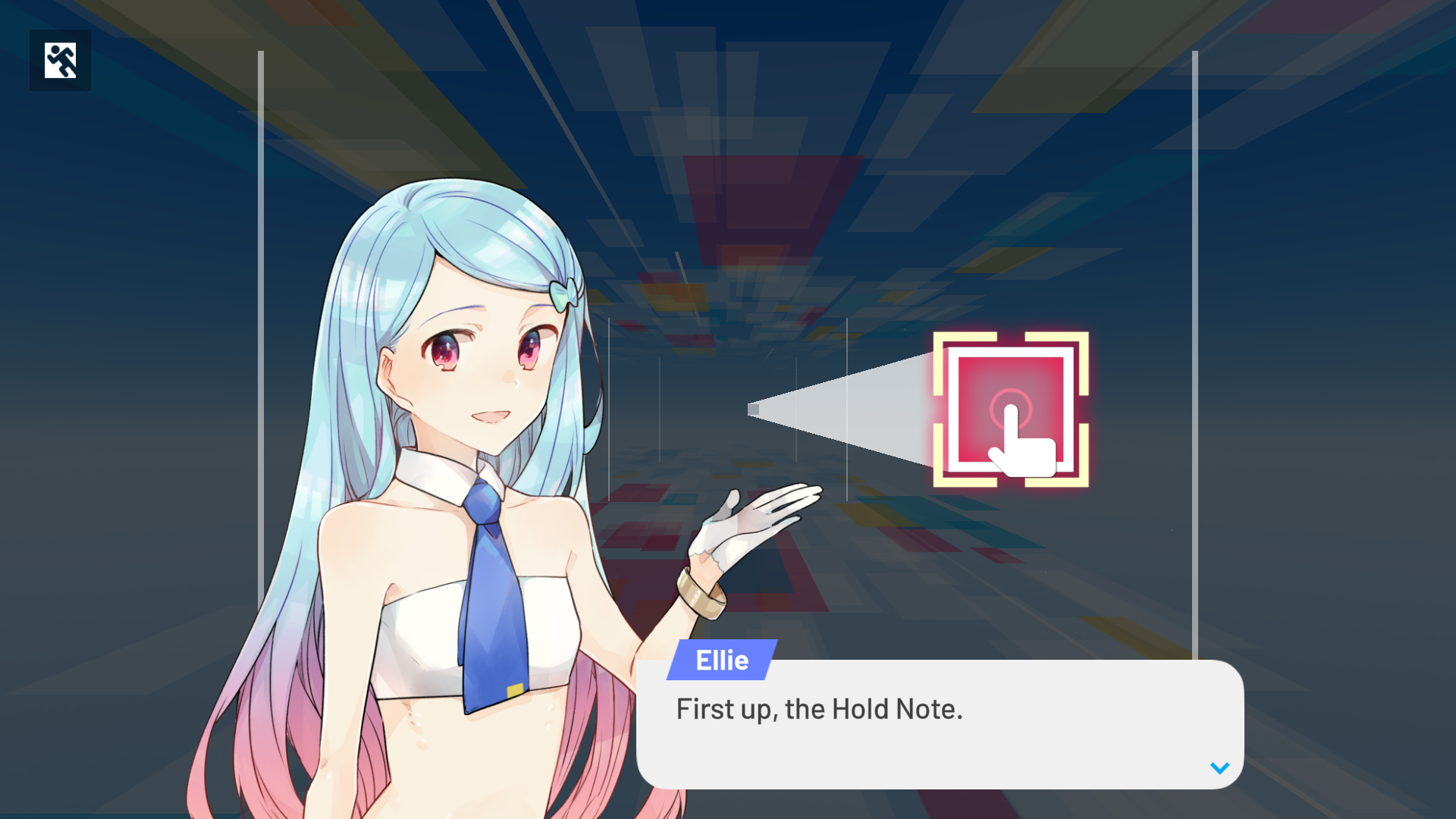The height and width of the screenshot is (819, 1456).
Task: Tap the text 'First up, the Hold Note.'
Action: [819, 709]
